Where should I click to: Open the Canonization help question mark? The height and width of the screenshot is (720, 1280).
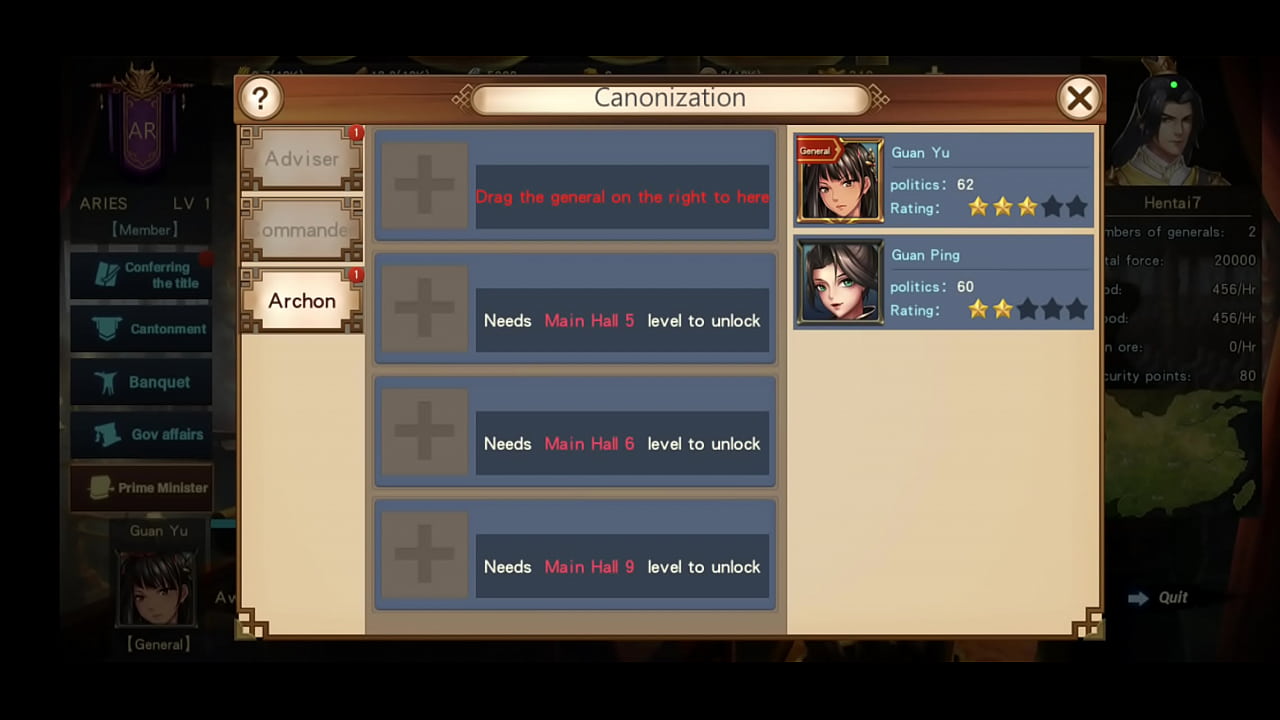(x=261, y=97)
